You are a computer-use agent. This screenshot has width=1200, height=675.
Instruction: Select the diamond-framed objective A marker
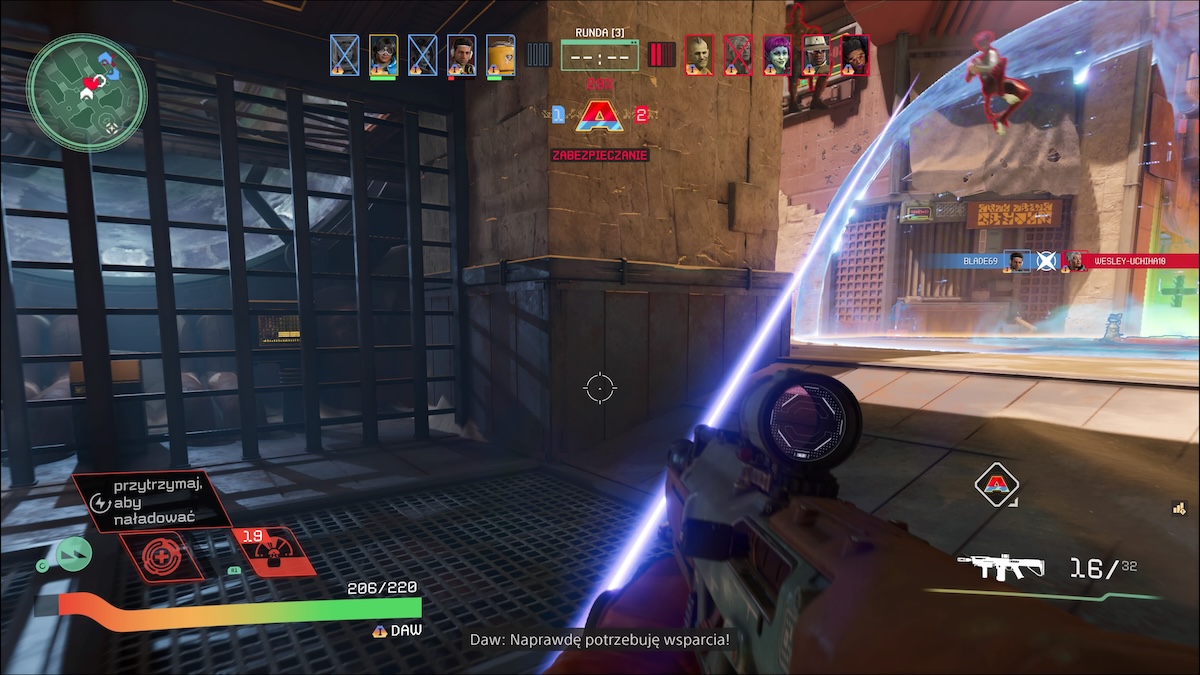(996, 485)
